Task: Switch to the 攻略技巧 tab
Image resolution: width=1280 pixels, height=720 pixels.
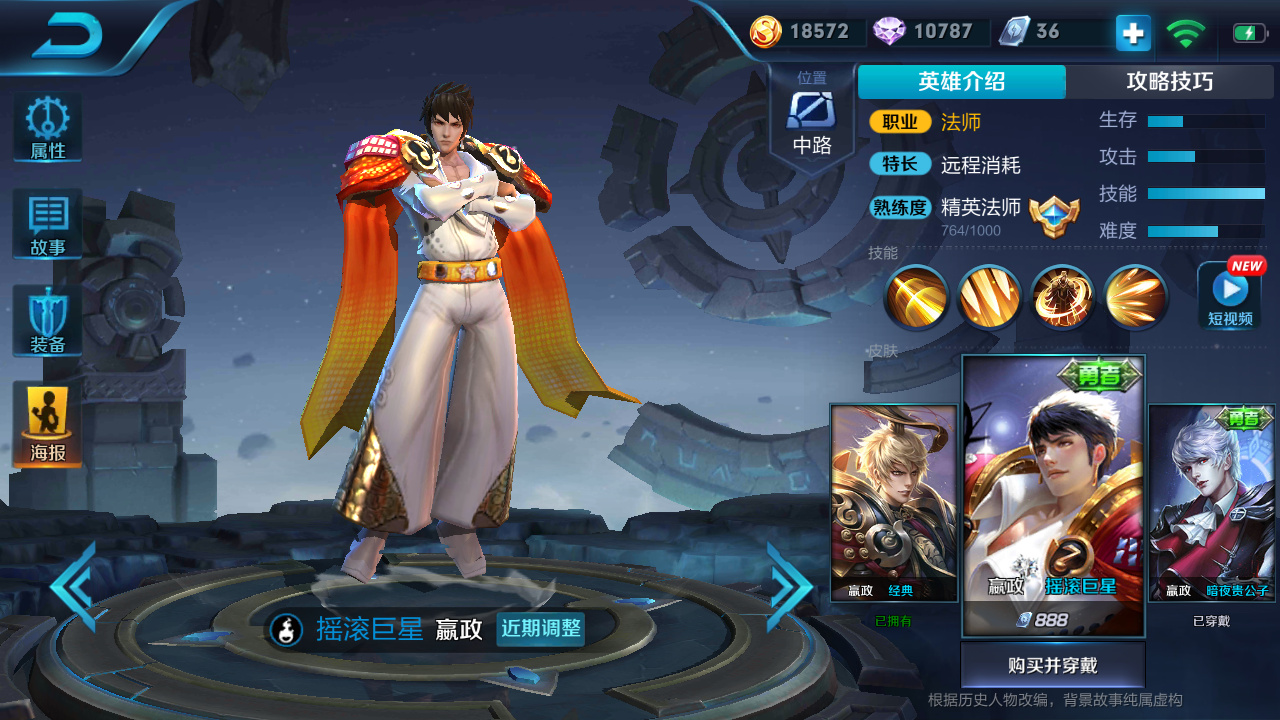Action: pos(1172,81)
